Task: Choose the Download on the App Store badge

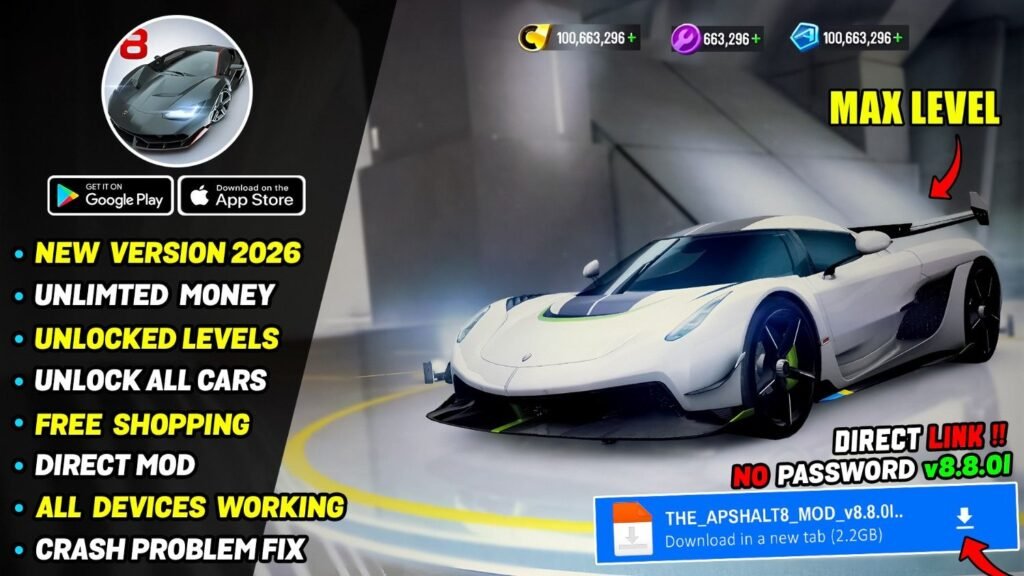Action: (x=241, y=195)
